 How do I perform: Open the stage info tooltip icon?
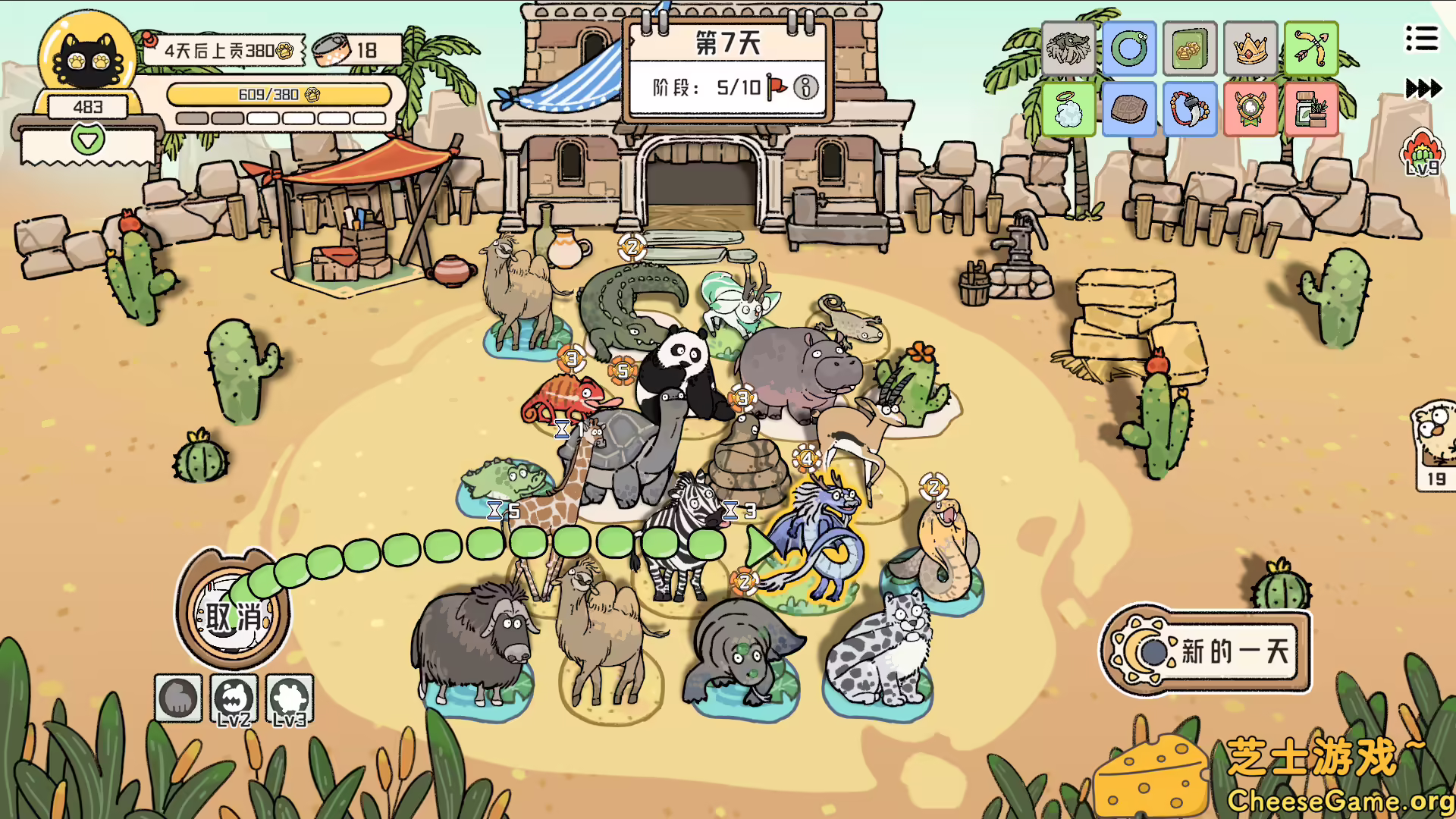coord(805,88)
